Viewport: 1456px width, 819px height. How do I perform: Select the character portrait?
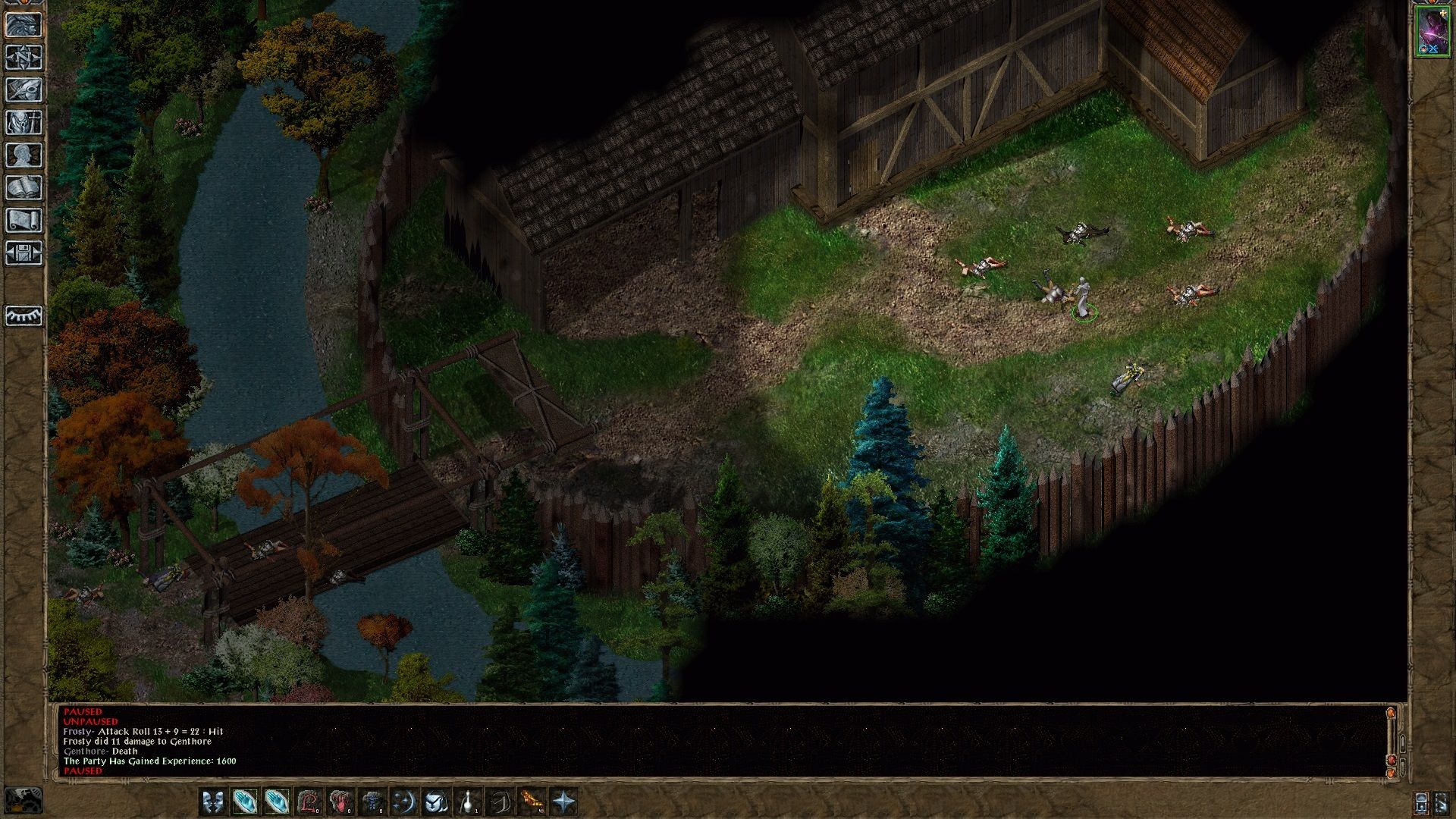pos(1432,31)
